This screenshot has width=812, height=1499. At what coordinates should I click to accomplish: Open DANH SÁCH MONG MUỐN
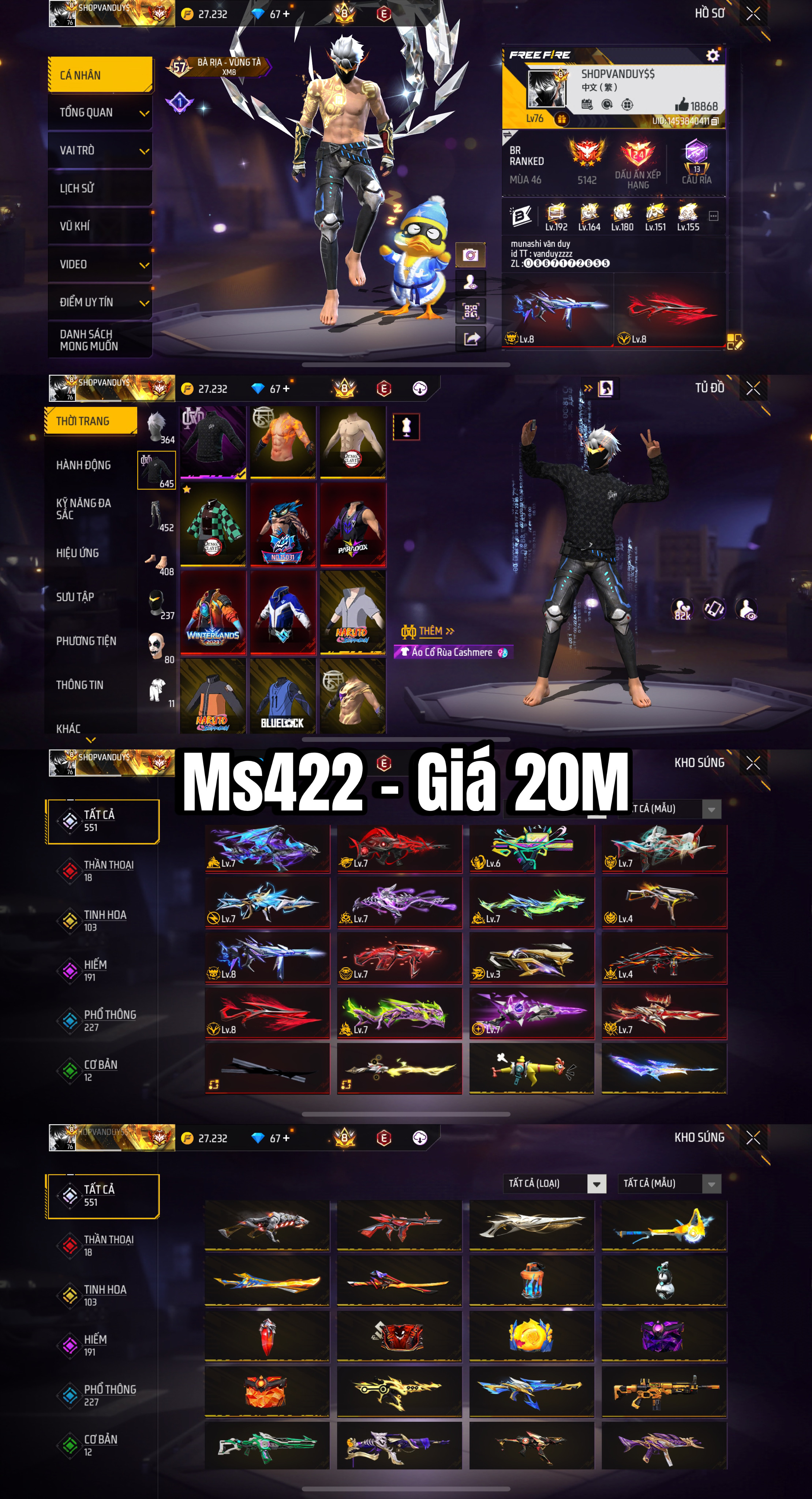point(89,340)
